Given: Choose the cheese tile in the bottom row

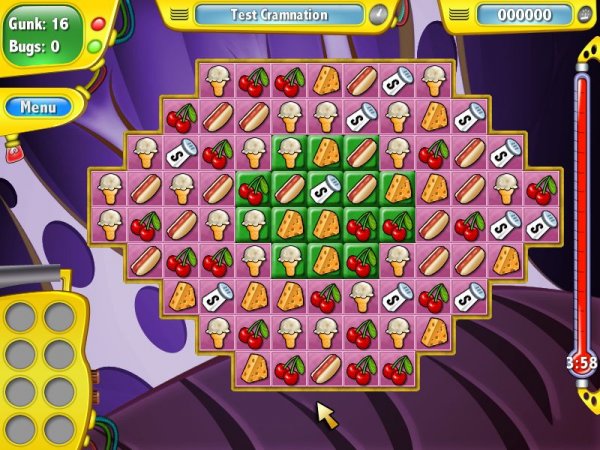Looking at the screenshot, I should (254, 368).
